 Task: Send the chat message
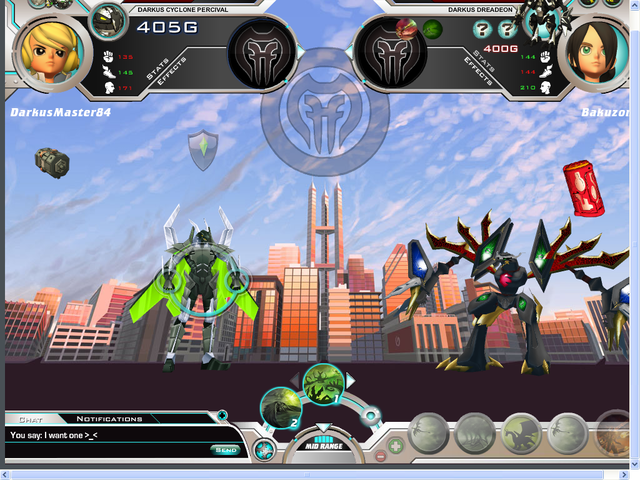225,449
